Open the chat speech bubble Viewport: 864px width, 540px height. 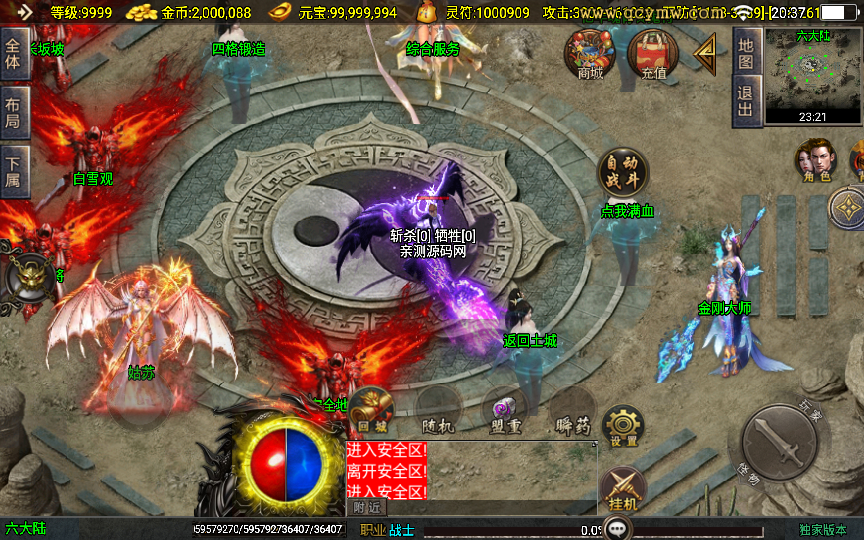(x=620, y=528)
